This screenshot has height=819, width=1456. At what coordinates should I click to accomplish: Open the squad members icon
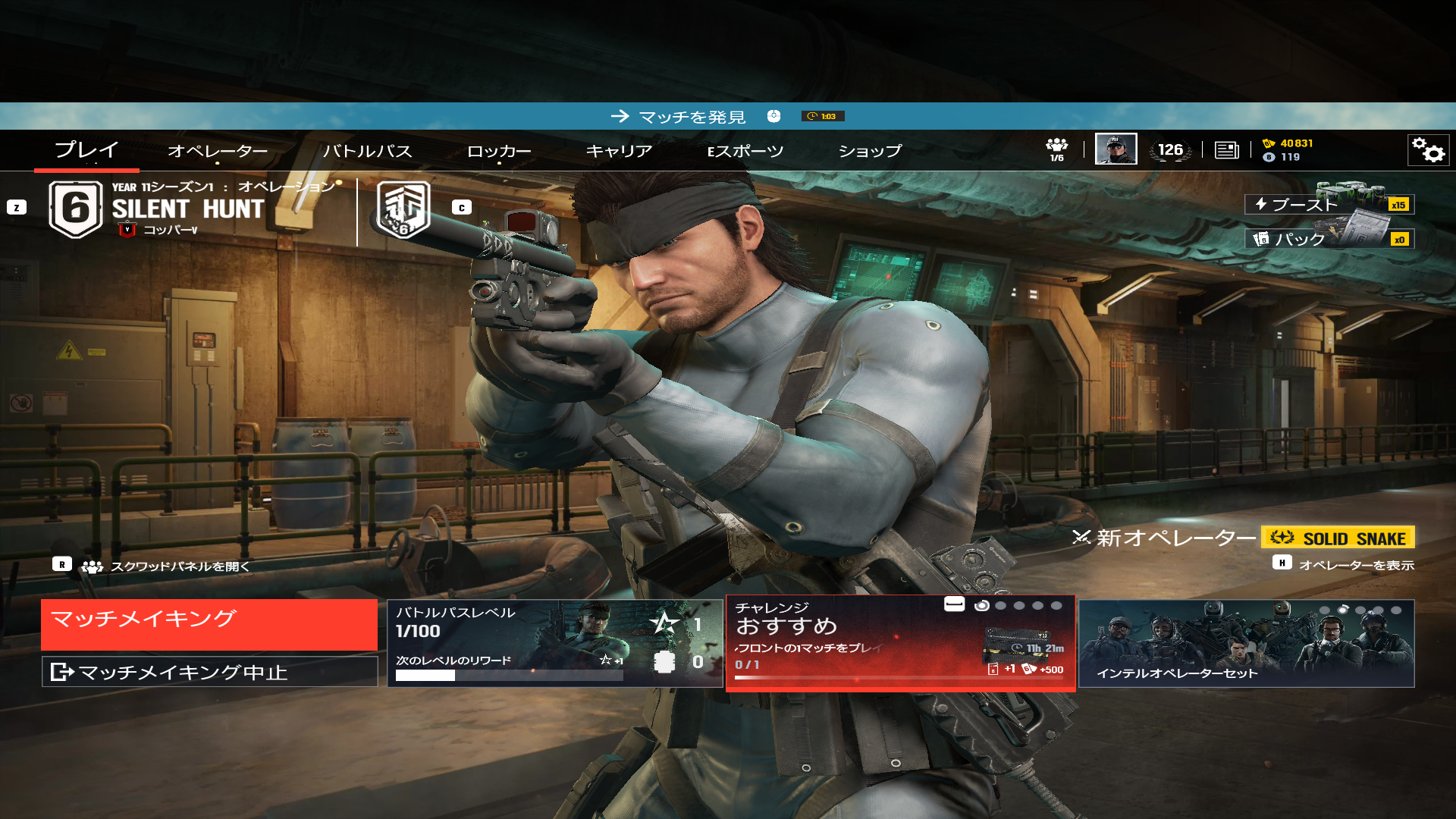pyautogui.click(x=1056, y=149)
